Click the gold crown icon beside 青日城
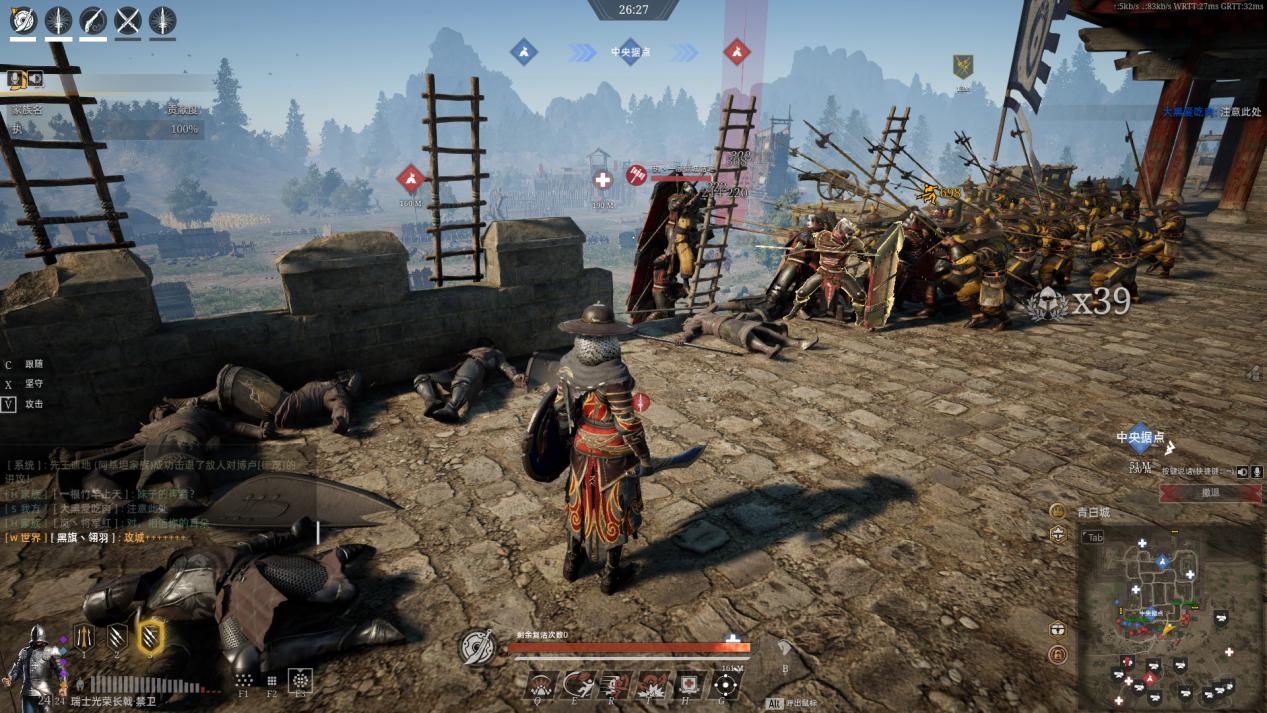Image resolution: width=1267 pixels, height=713 pixels. [x=1058, y=511]
